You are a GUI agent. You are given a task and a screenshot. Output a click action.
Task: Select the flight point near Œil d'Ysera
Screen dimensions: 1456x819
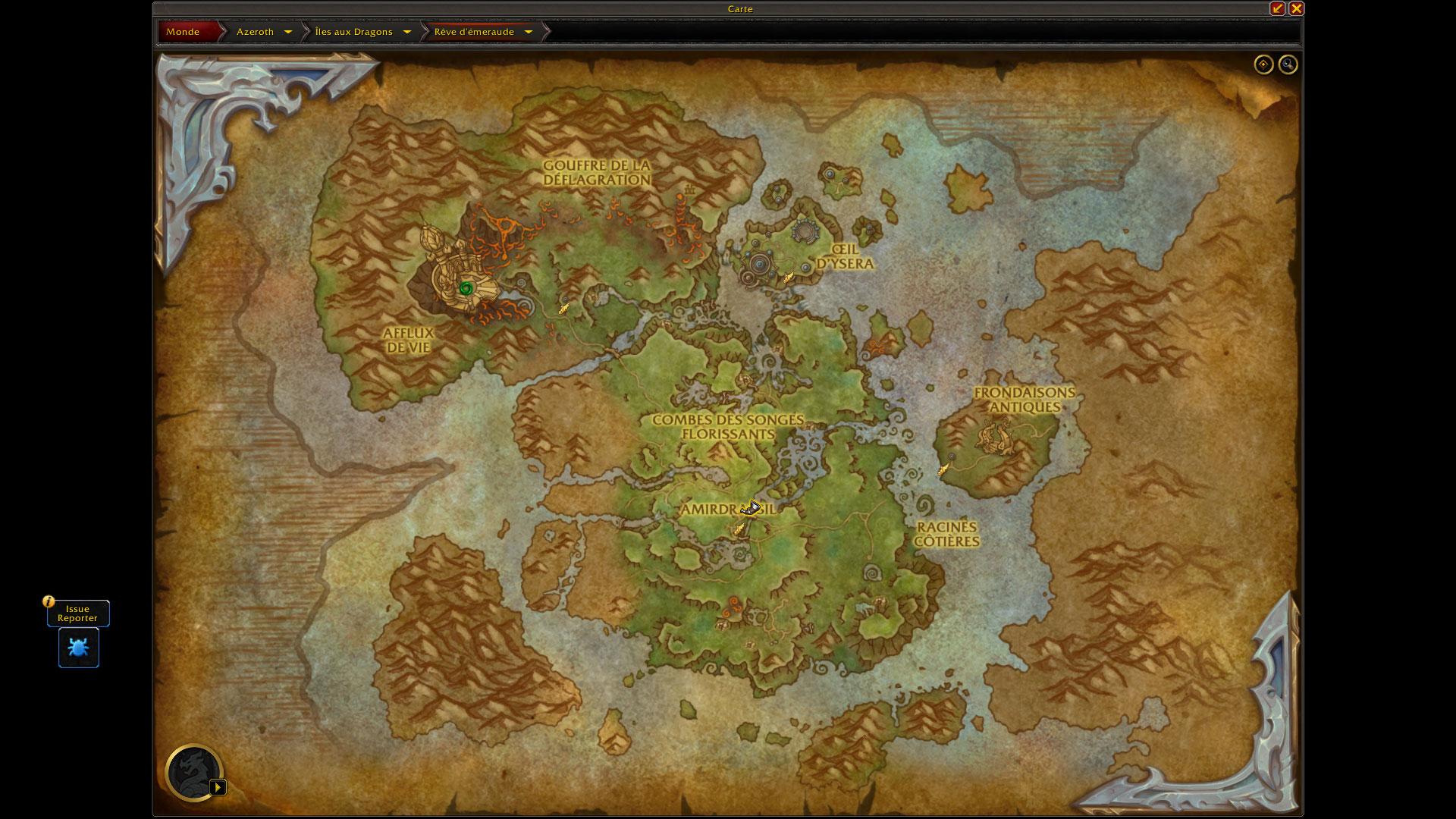(789, 278)
